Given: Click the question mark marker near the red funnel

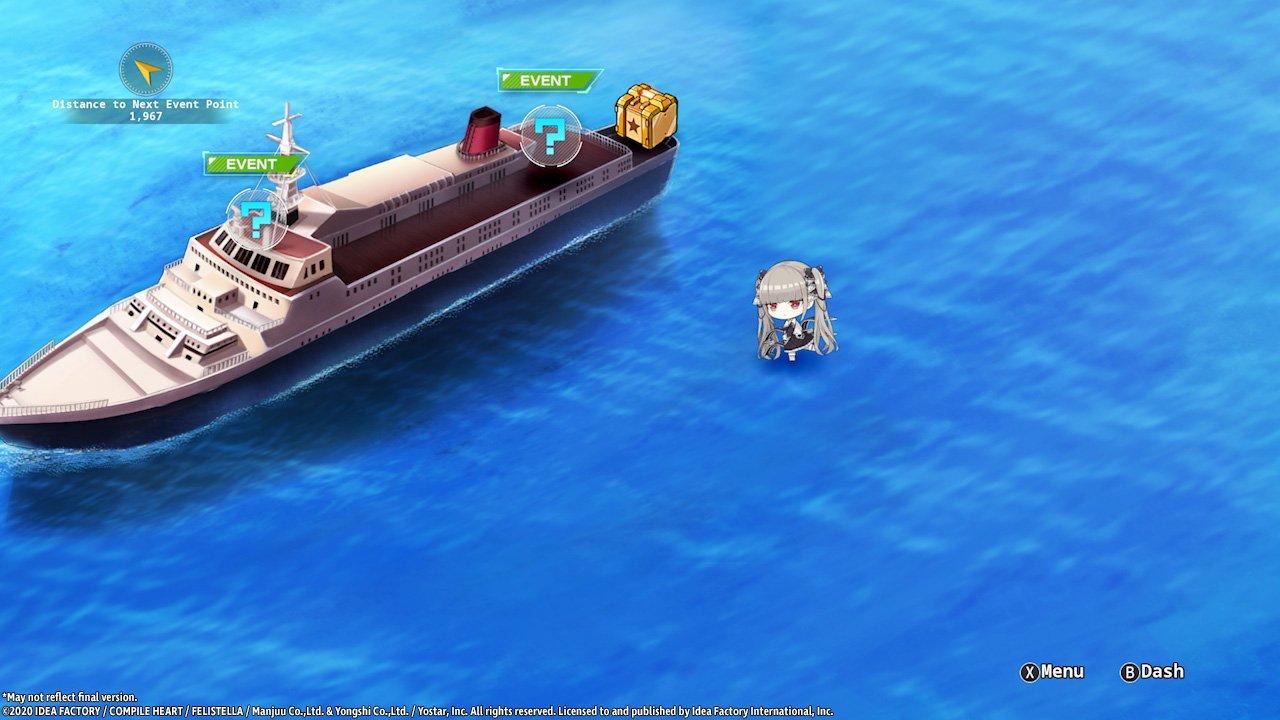Looking at the screenshot, I should (550, 137).
